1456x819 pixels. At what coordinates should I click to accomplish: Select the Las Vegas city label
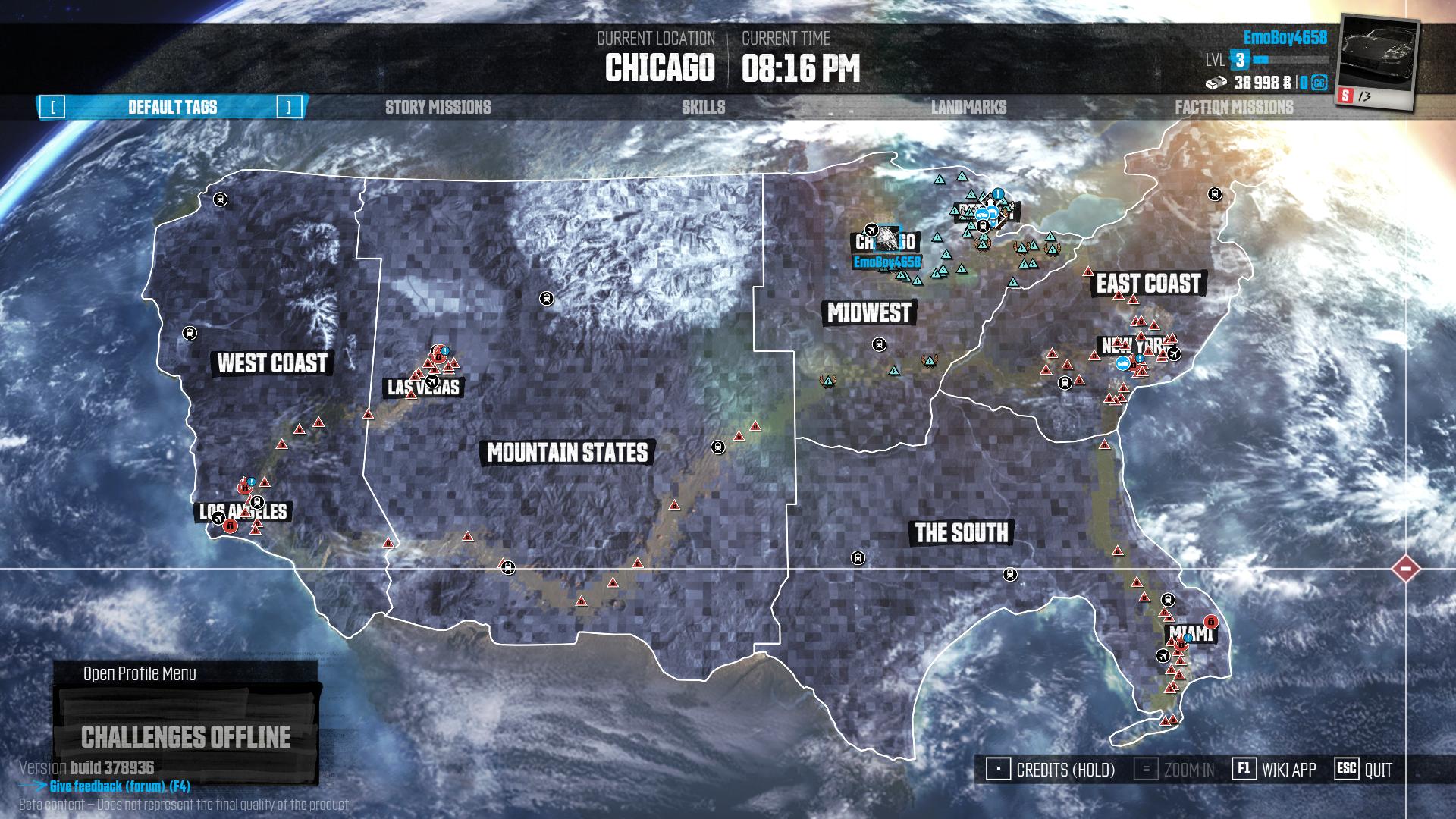[423, 388]
